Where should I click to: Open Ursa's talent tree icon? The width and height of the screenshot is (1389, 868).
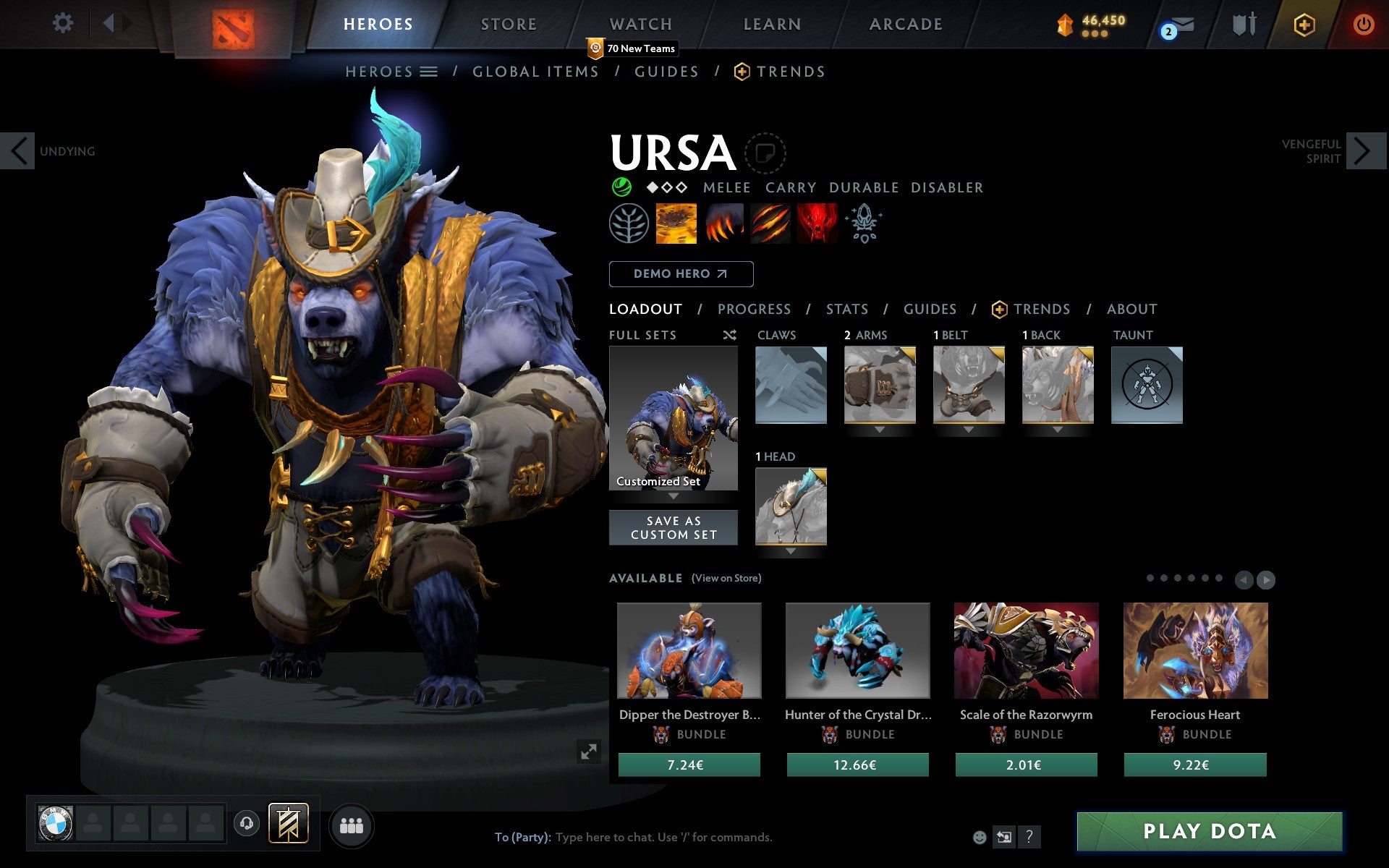click(629, 224)
